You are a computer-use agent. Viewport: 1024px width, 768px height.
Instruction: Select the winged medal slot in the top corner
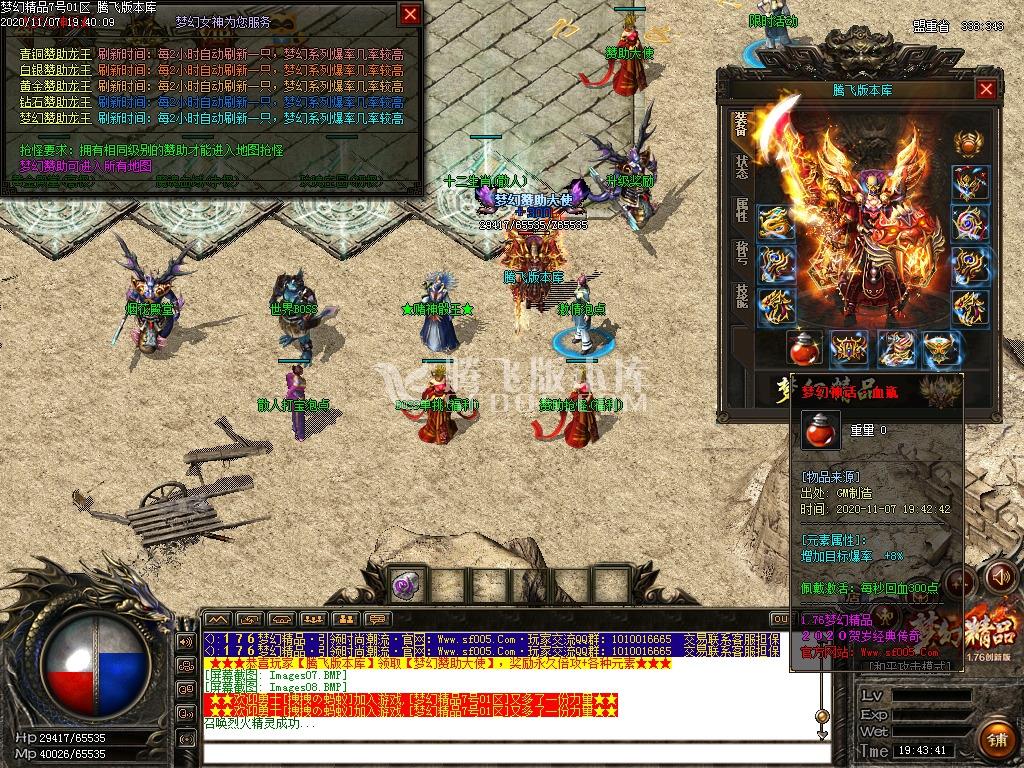[967, 143]
